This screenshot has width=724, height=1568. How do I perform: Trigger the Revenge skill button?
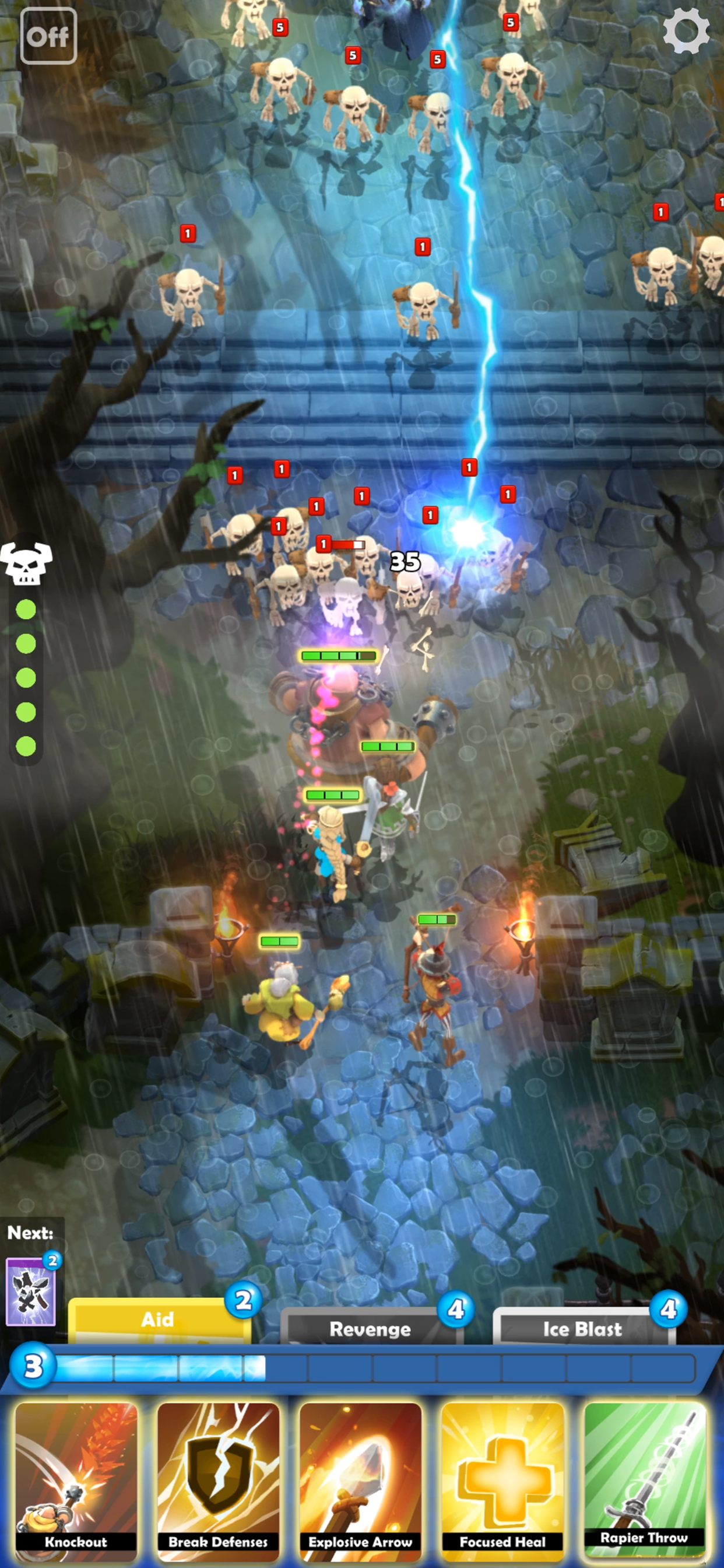point(370,1328)
